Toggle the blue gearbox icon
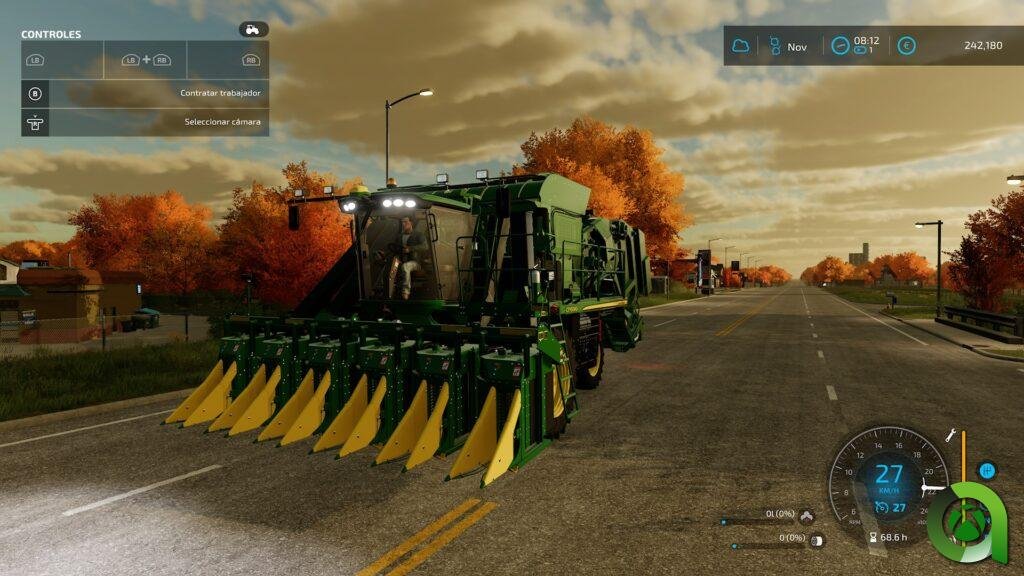This screenshot has width=1024, height=576. (987, 470)
